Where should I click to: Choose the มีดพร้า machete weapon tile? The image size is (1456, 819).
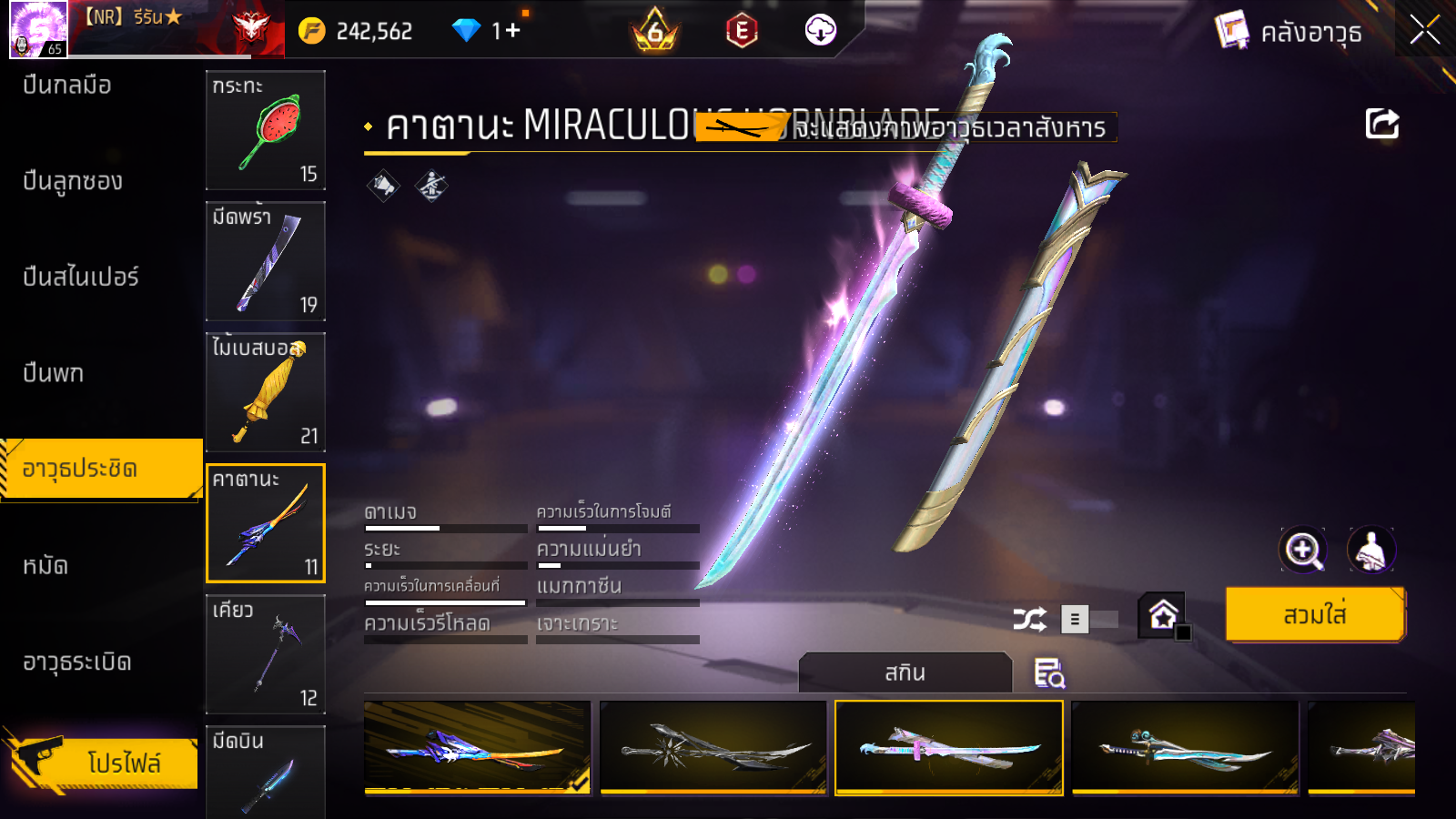click(x=266, y=261)
